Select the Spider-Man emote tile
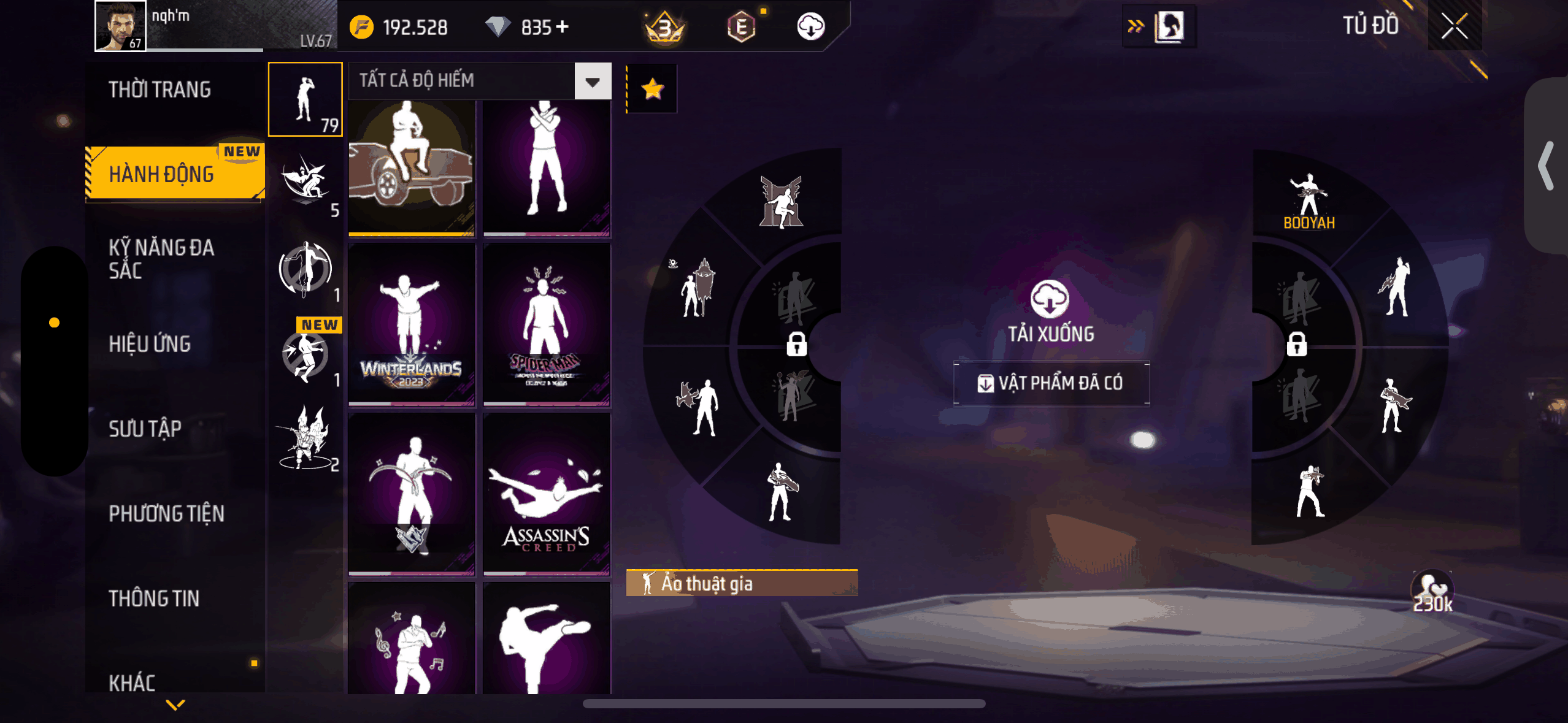Image resolution: width=1568 pixels, height=723 pixels. (546, 324)
